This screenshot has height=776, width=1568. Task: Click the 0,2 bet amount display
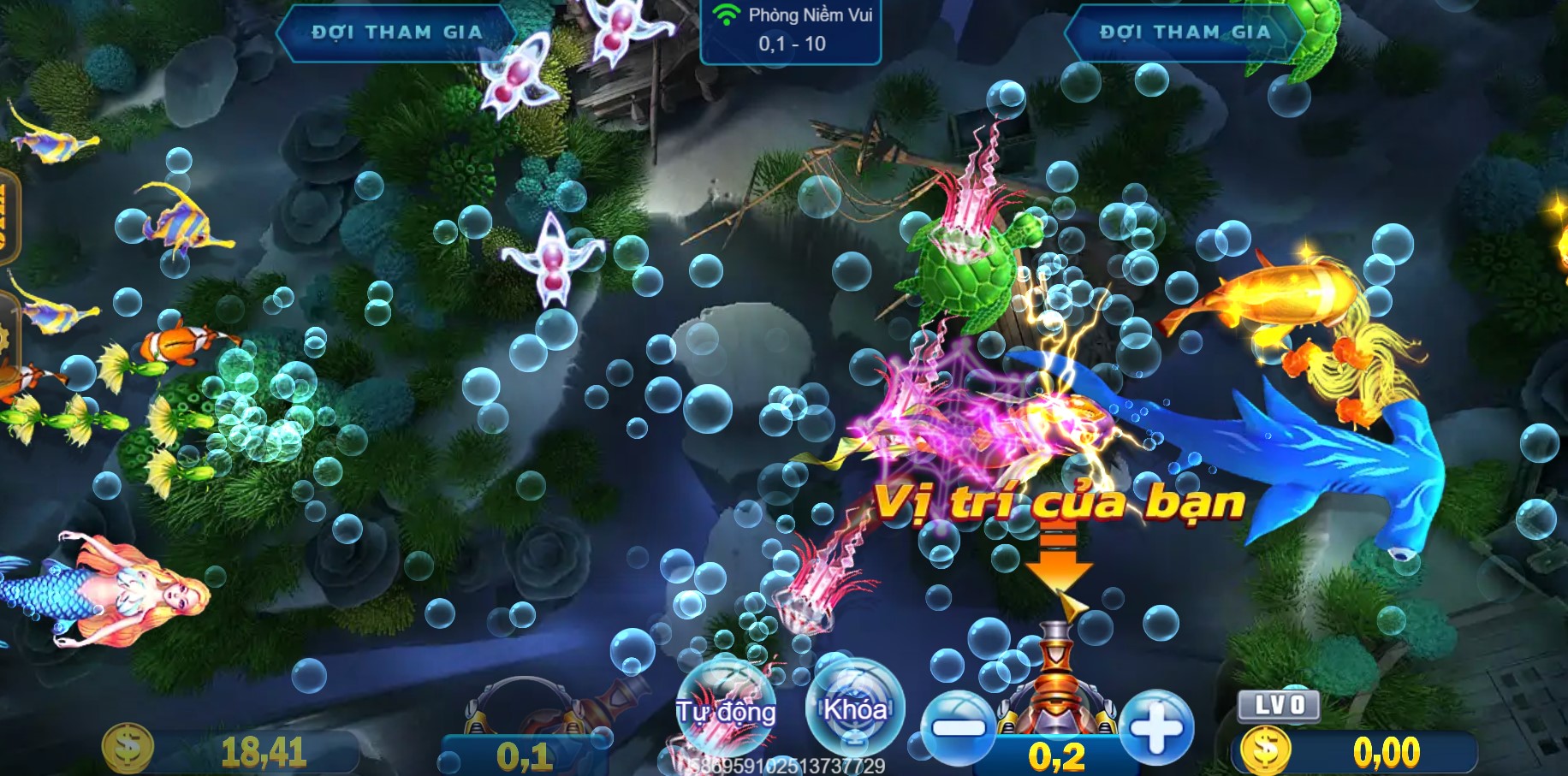[x=1059, y=754]
